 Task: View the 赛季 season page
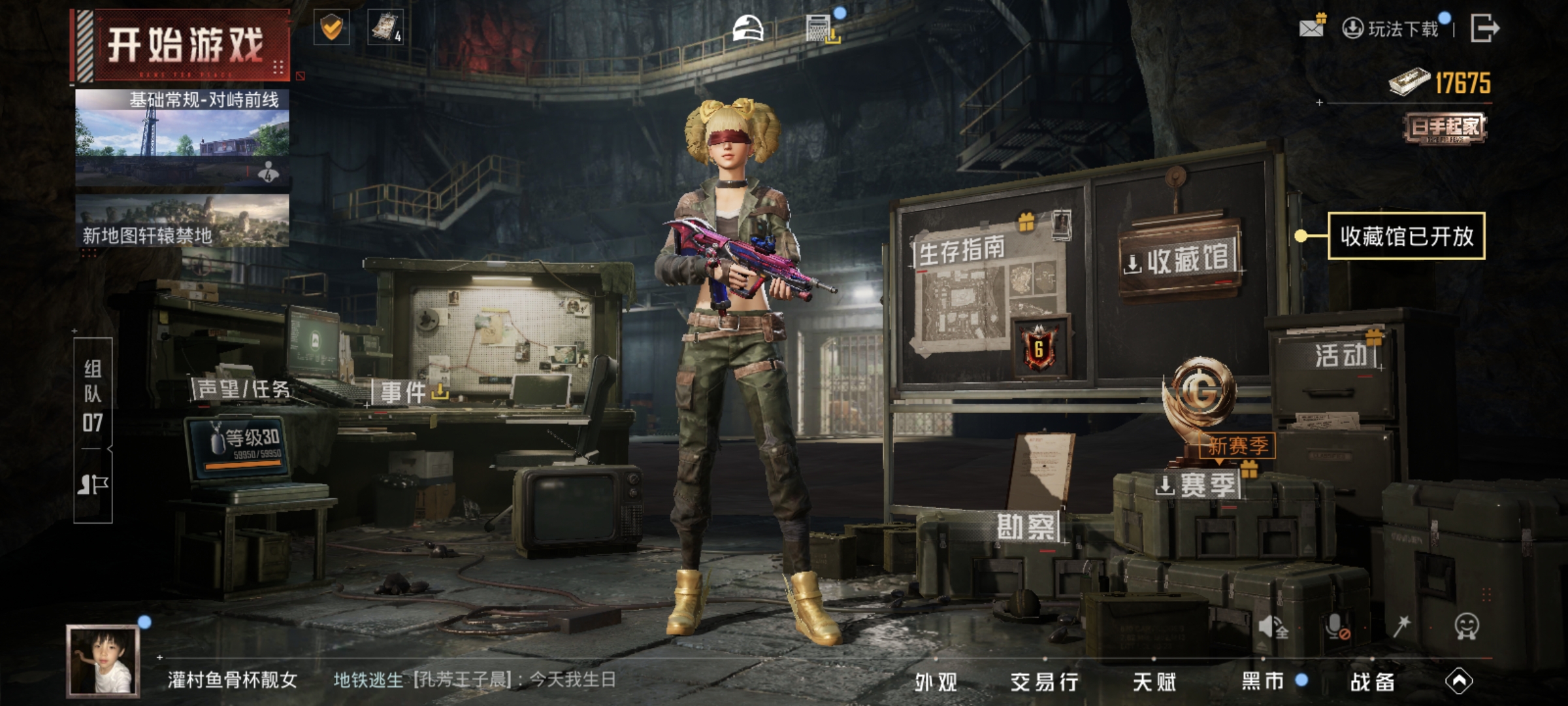click(x=1198, y=486)
